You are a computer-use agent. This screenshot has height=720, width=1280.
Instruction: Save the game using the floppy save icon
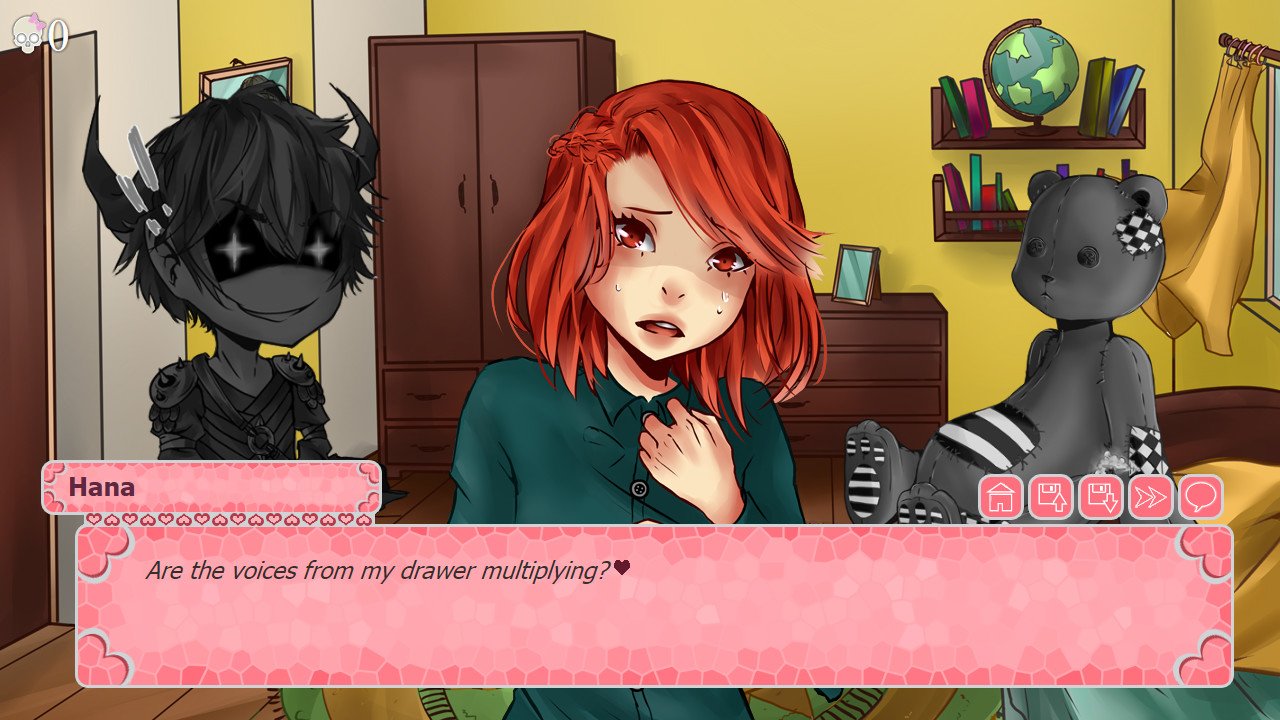pyautogui.click(x=1051, y=496)
